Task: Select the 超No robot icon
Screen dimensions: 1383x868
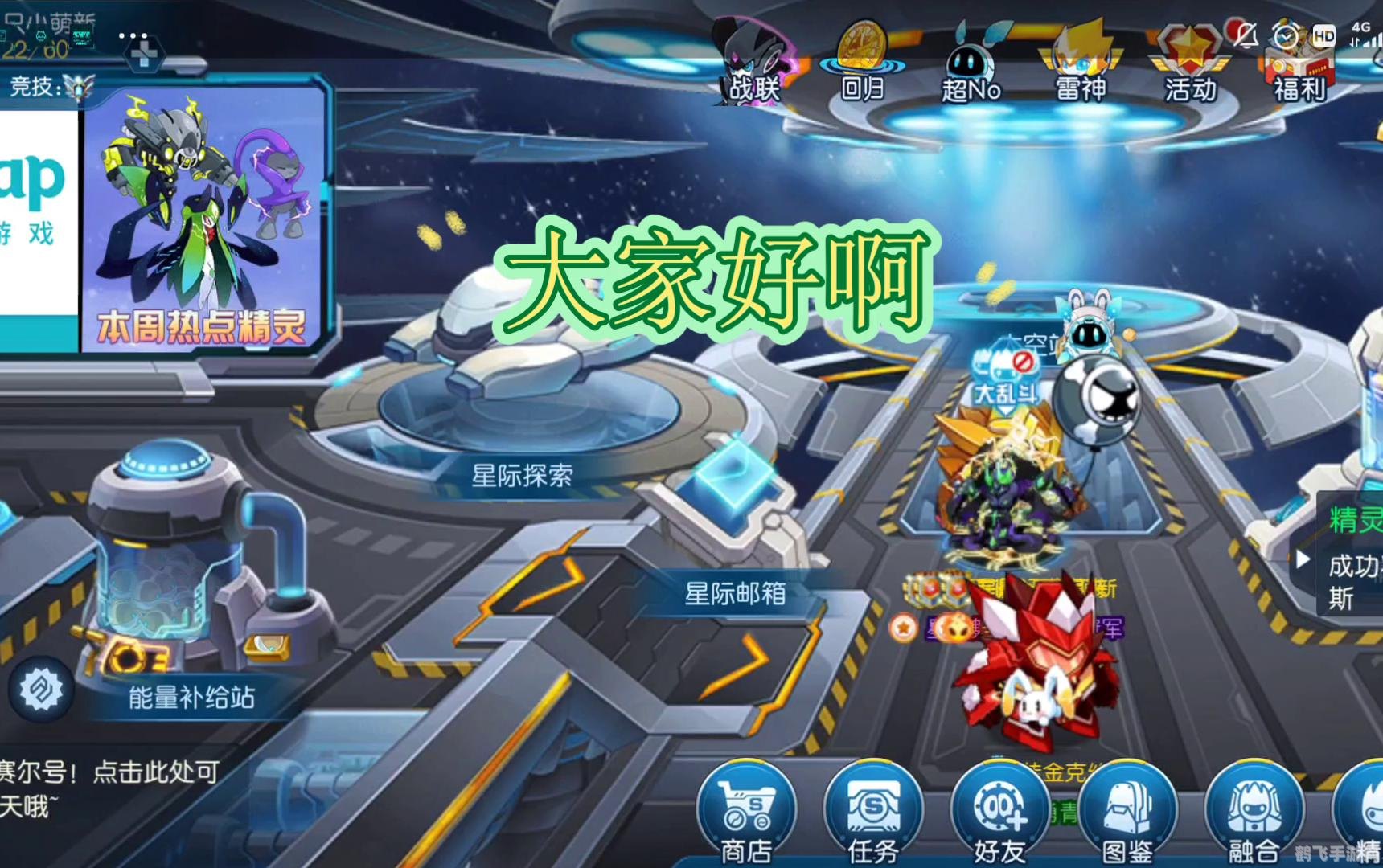Action: [971, 63]
